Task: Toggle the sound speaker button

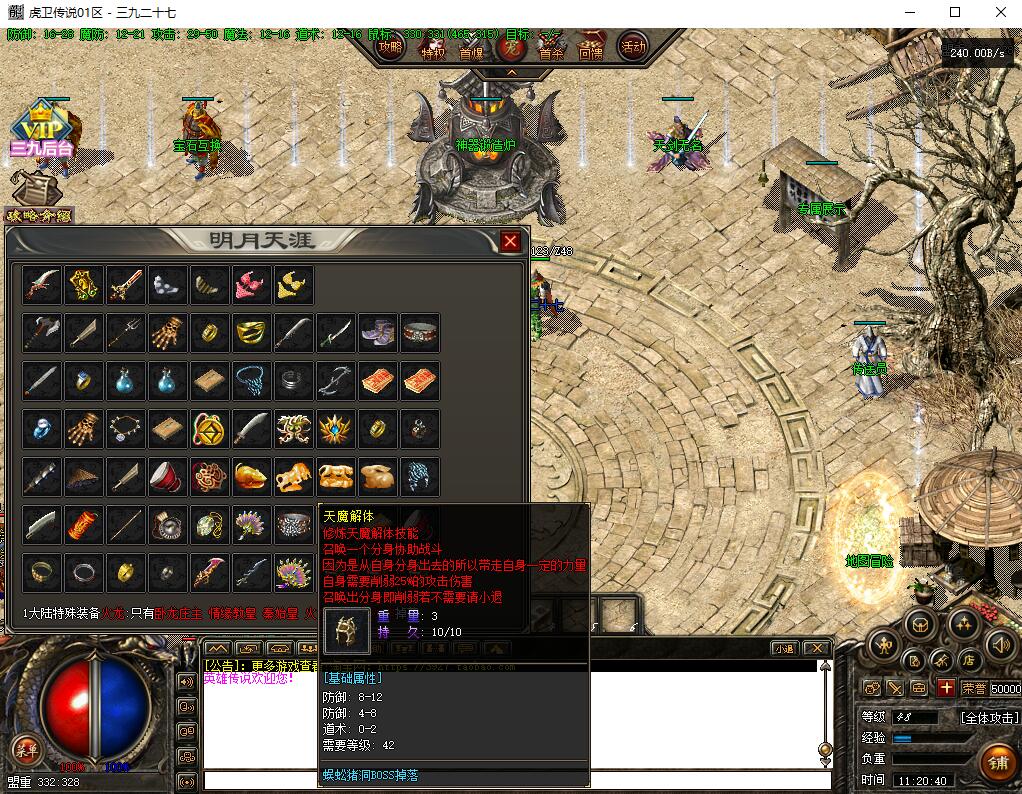Action: point(1000,644)
